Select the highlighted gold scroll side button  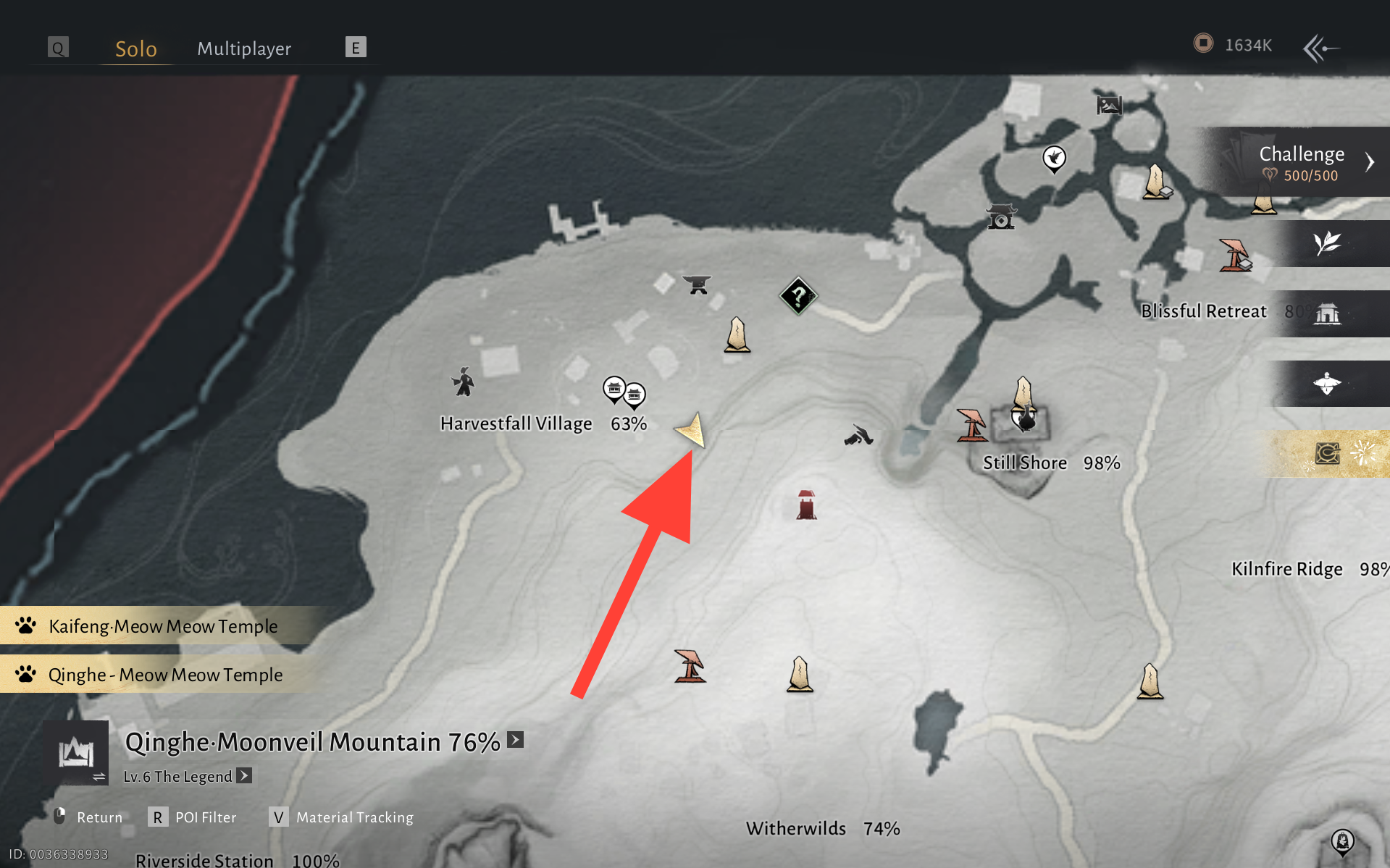(1328, 454)
